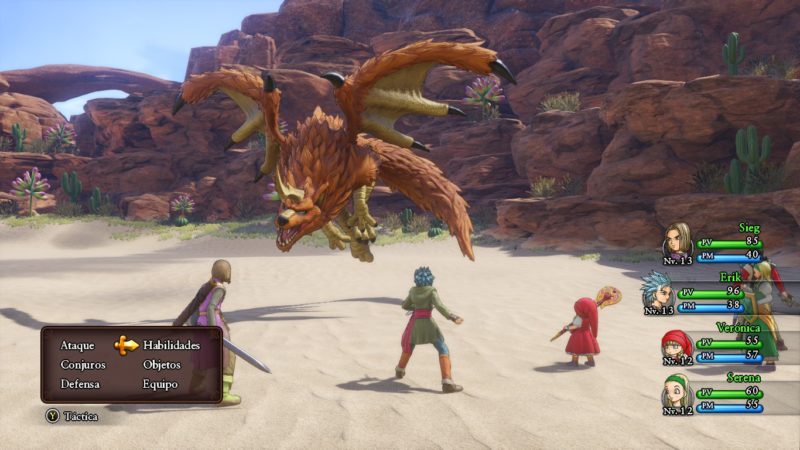Open the Equipo equipment option
Viewport: 800px width, 450px height.
point(160,384)
